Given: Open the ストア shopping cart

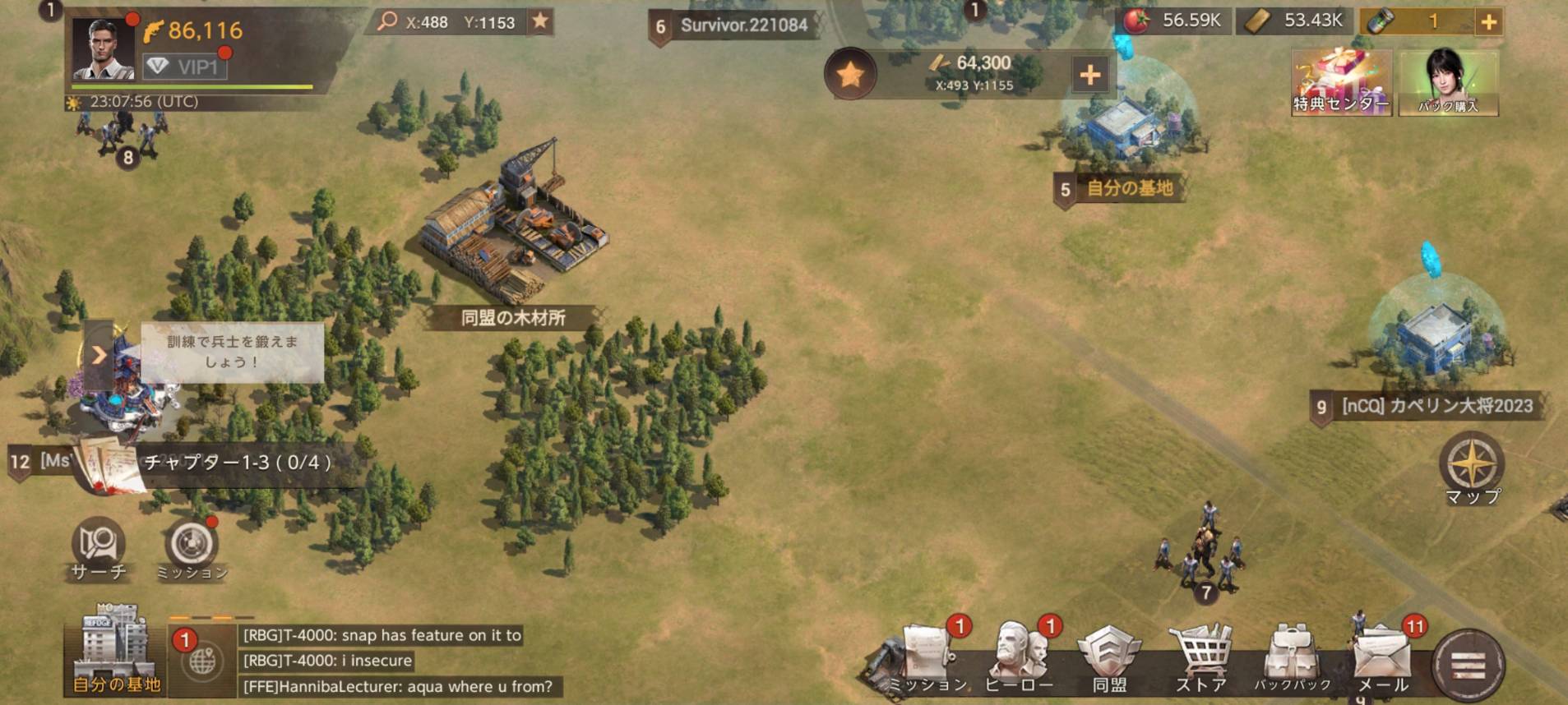Looking at the screenshot, I should click(x=1201, y=657).
